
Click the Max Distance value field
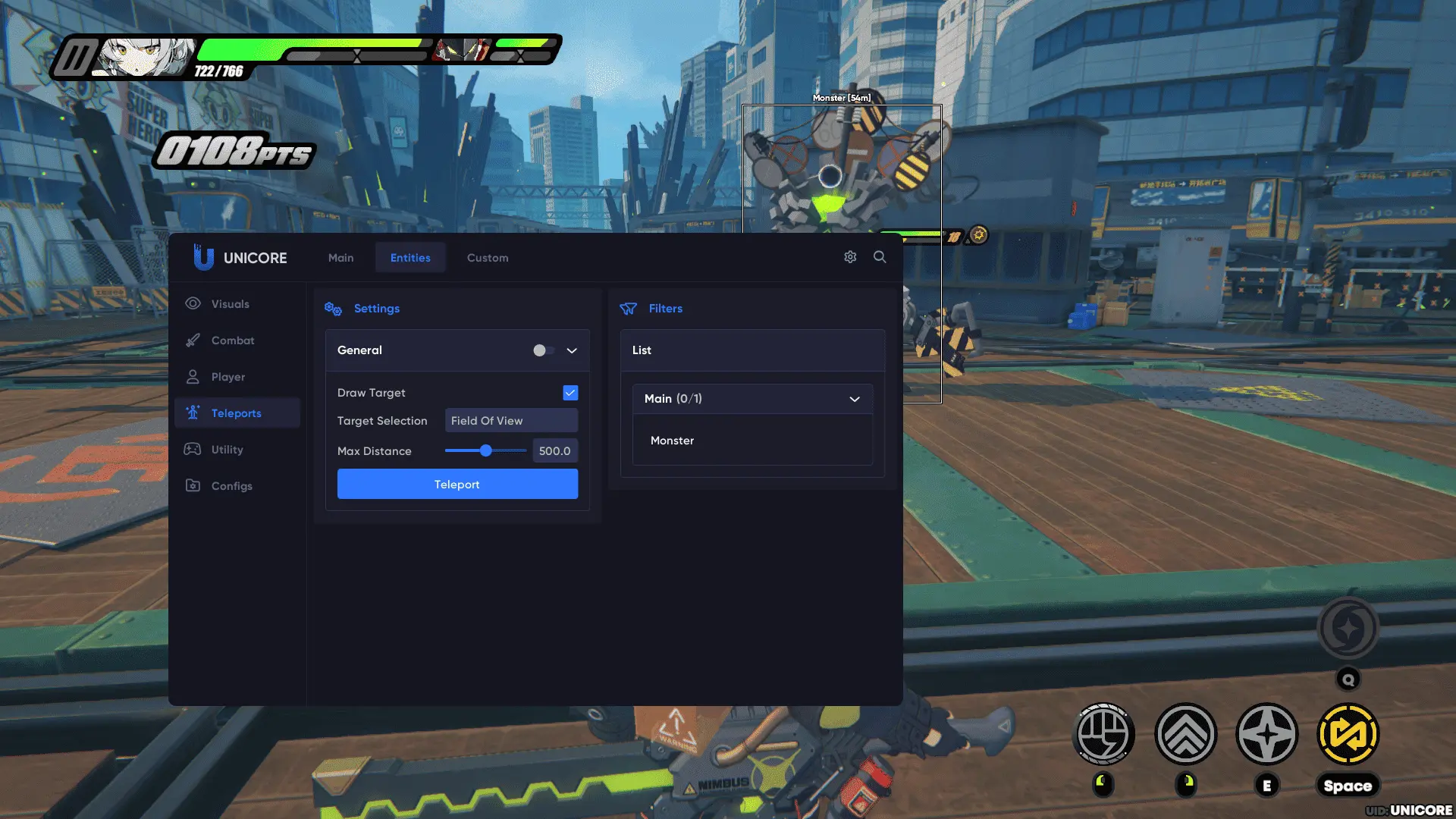pos(554,451)
